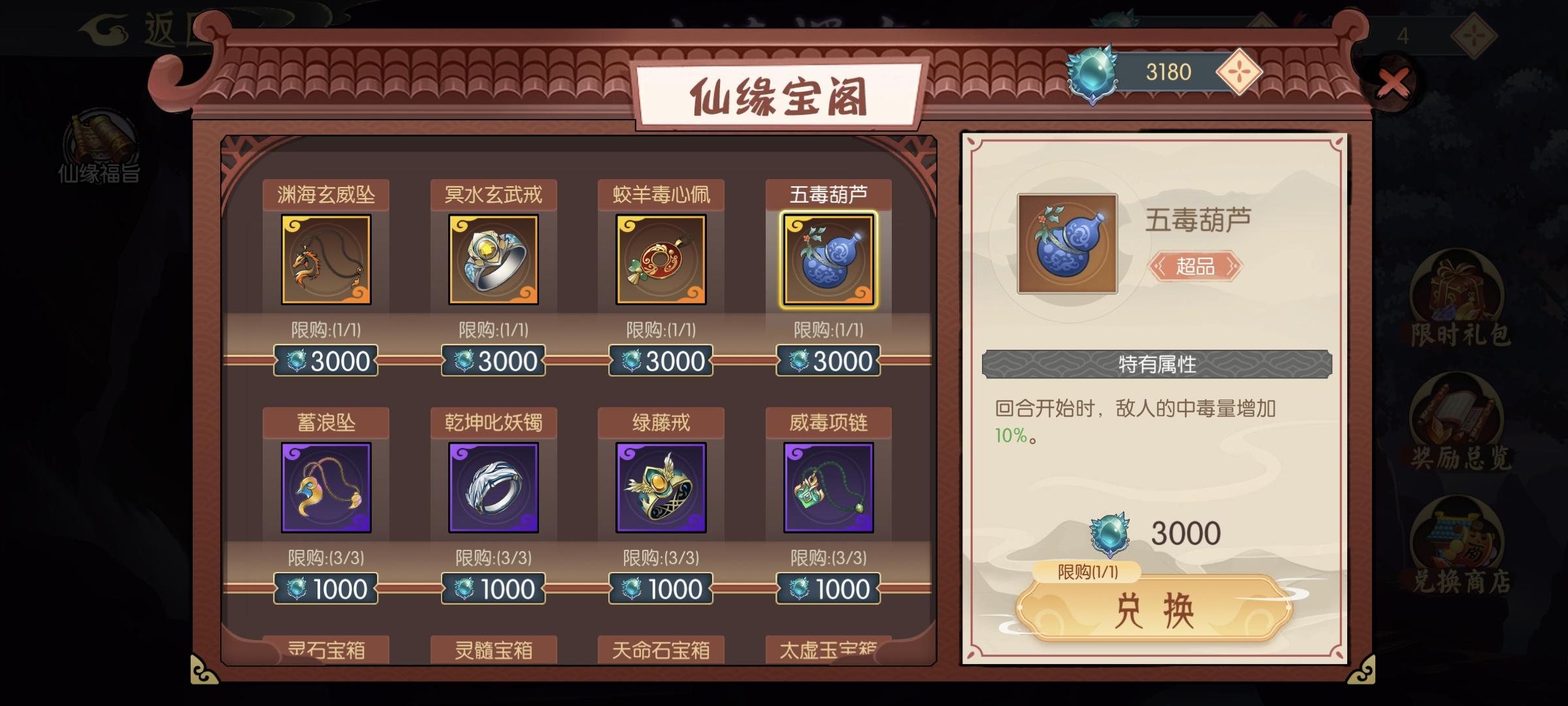Screen dimensions: 1568x706
Task: Click the 蓄浪坠 pendant icon
Action: 325,487
